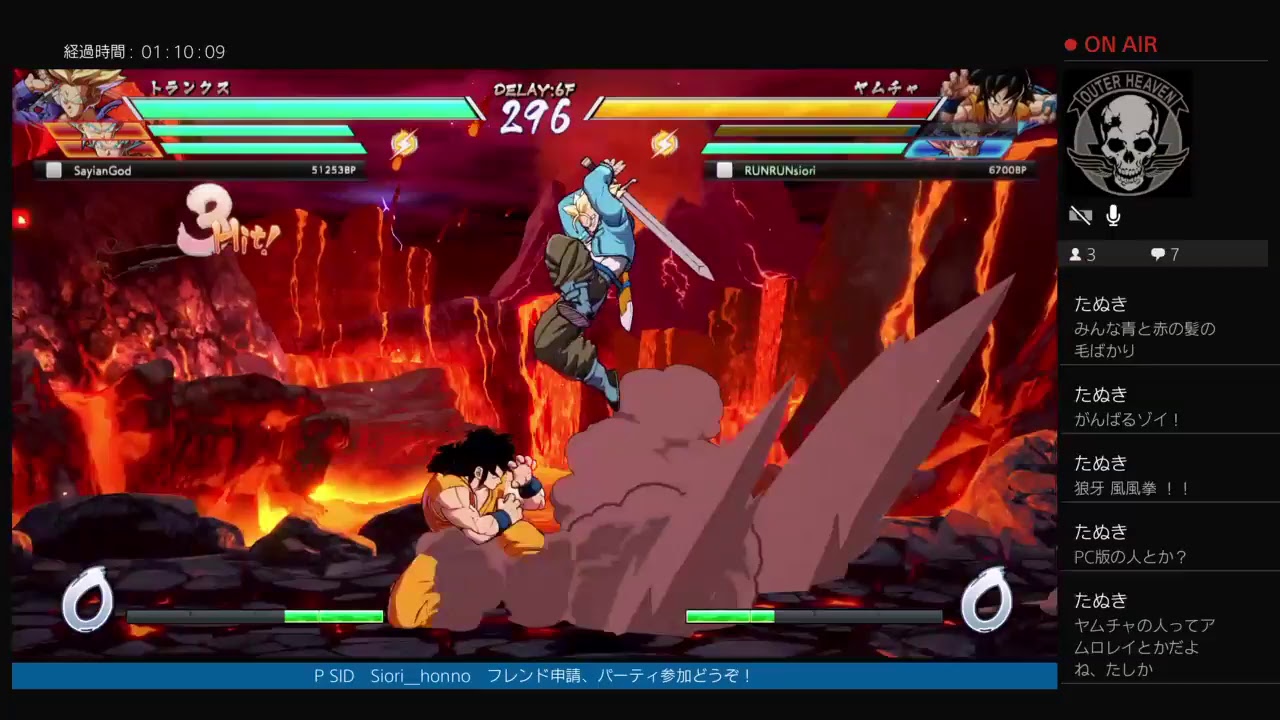
Task: Select the left player's lightning ki icon
Action: [x=404, y=143]
